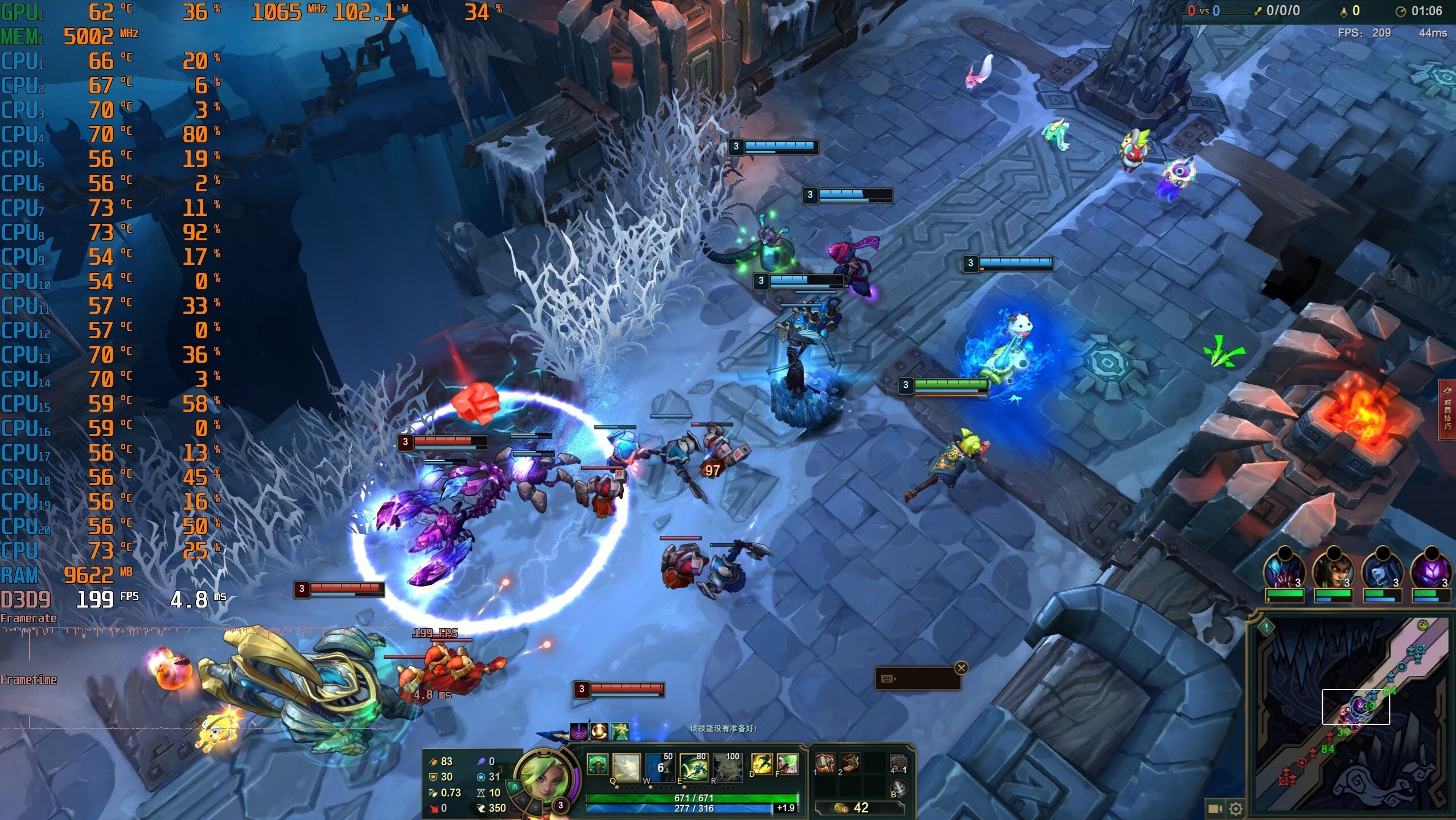Close the chat input box
This screenshot has width=1456, height=820.
coord(961,668)
